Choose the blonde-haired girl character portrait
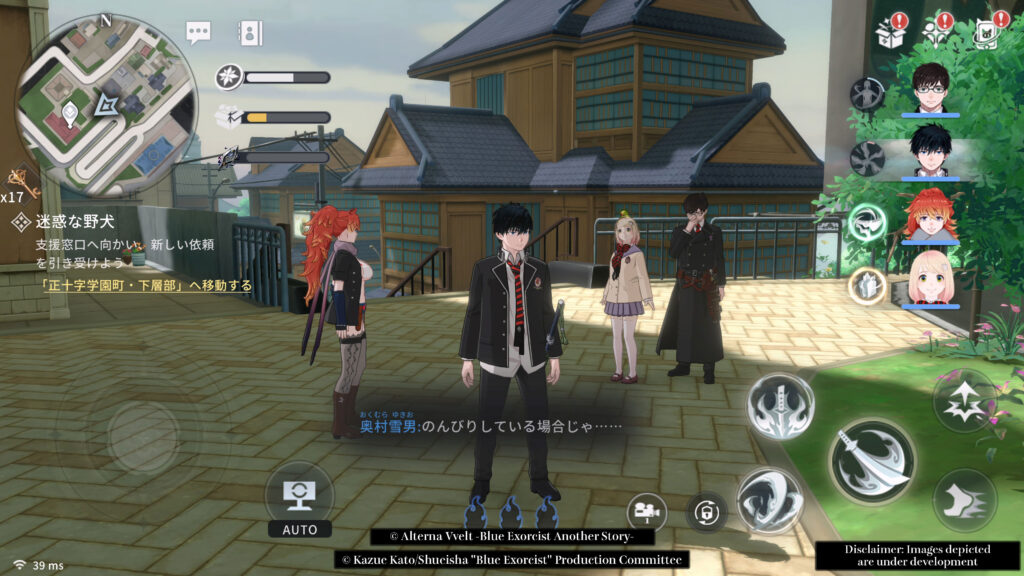Viewport: 1024px width, 576px height. point(930,278)
